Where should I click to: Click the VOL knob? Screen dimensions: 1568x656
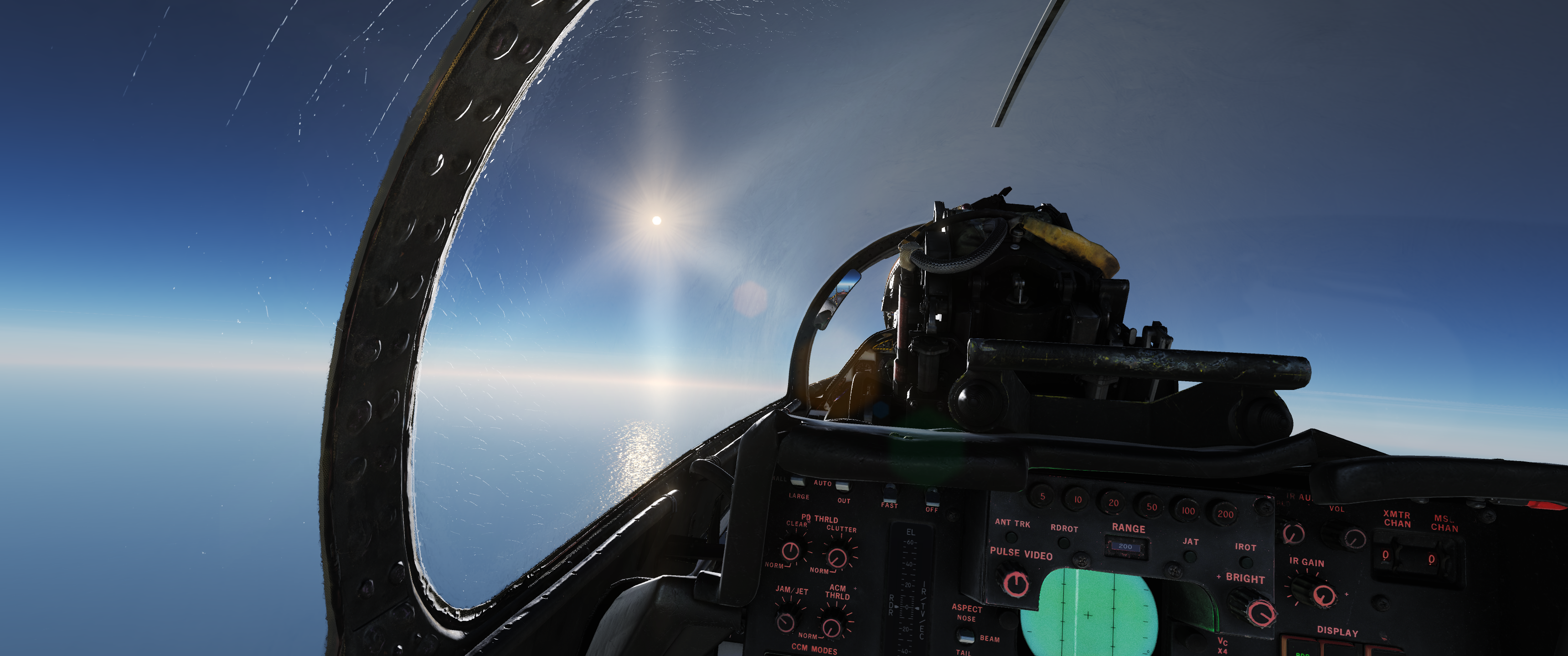pos(1351,538)
